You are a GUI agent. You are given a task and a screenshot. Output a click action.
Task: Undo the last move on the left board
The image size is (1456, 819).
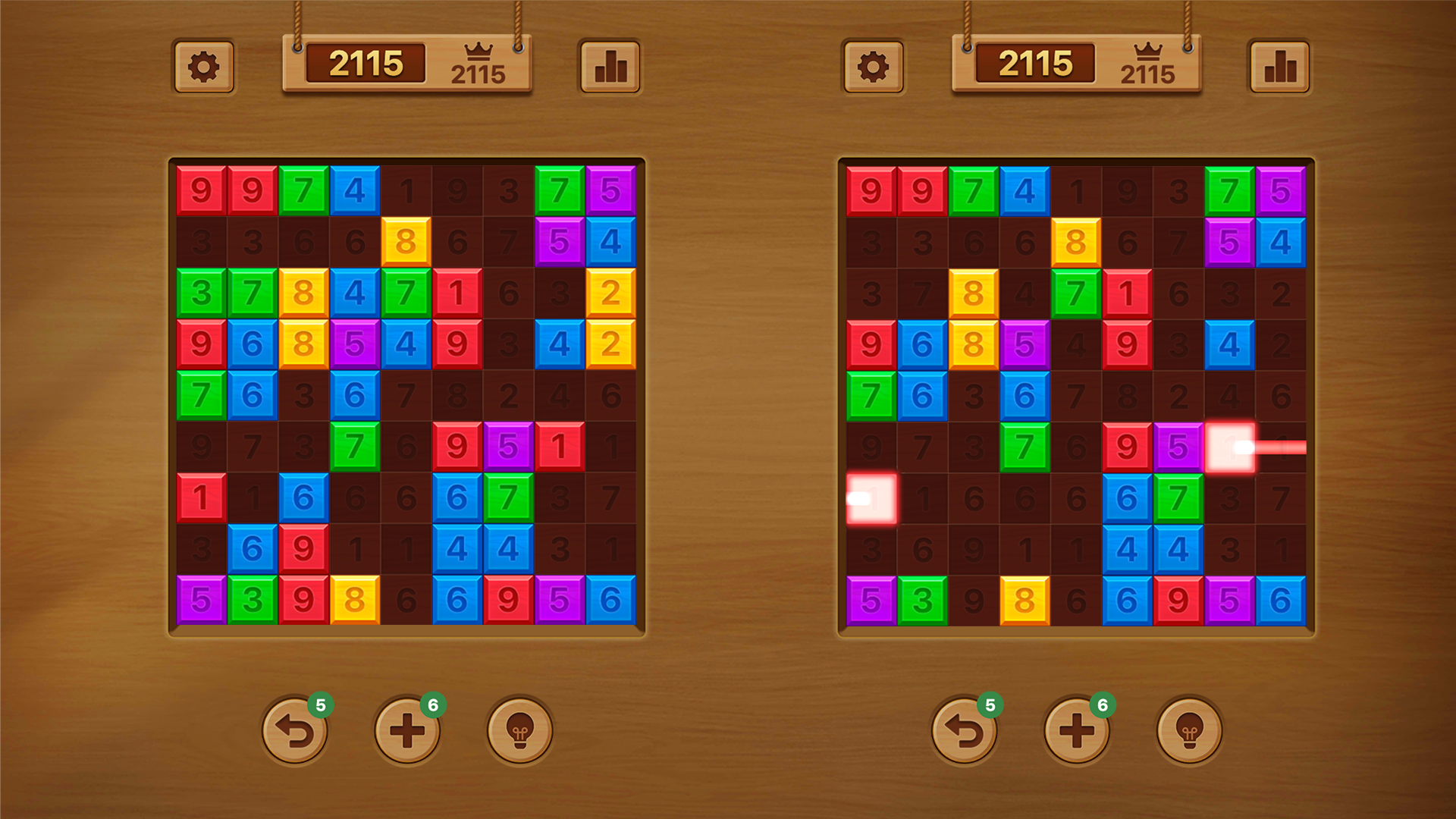296,728
